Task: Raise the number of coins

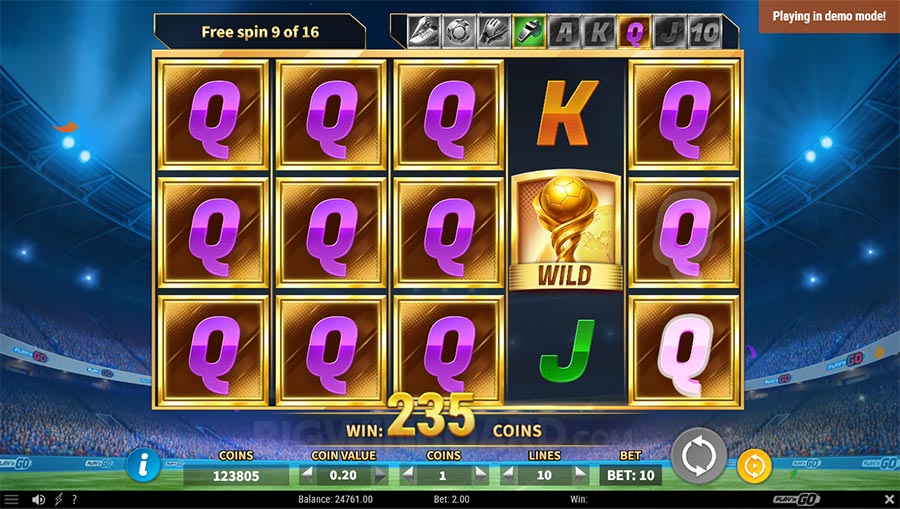Action: pyautogui.click(x=480, y=475)
